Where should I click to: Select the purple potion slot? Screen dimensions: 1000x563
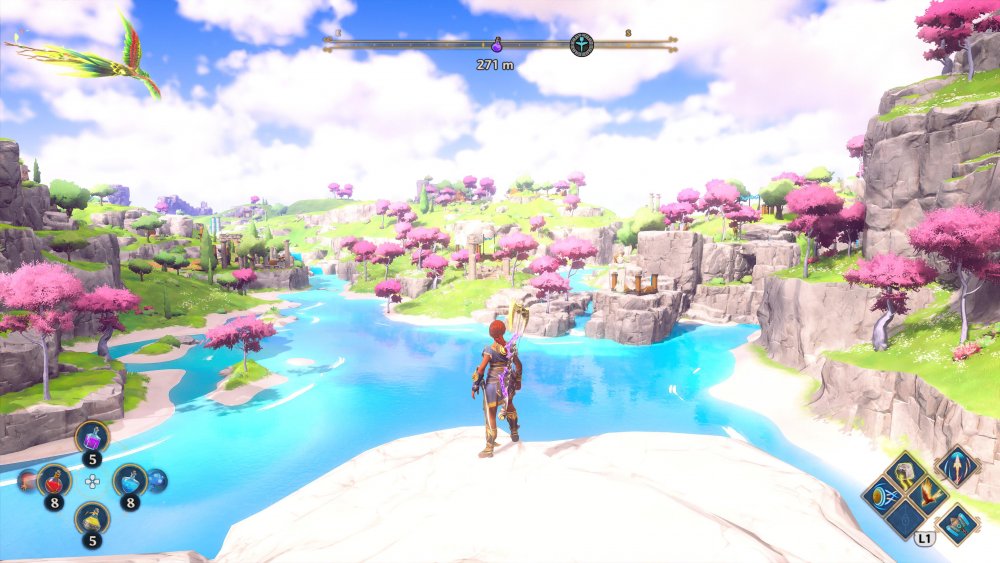click(x=92, y=438)
